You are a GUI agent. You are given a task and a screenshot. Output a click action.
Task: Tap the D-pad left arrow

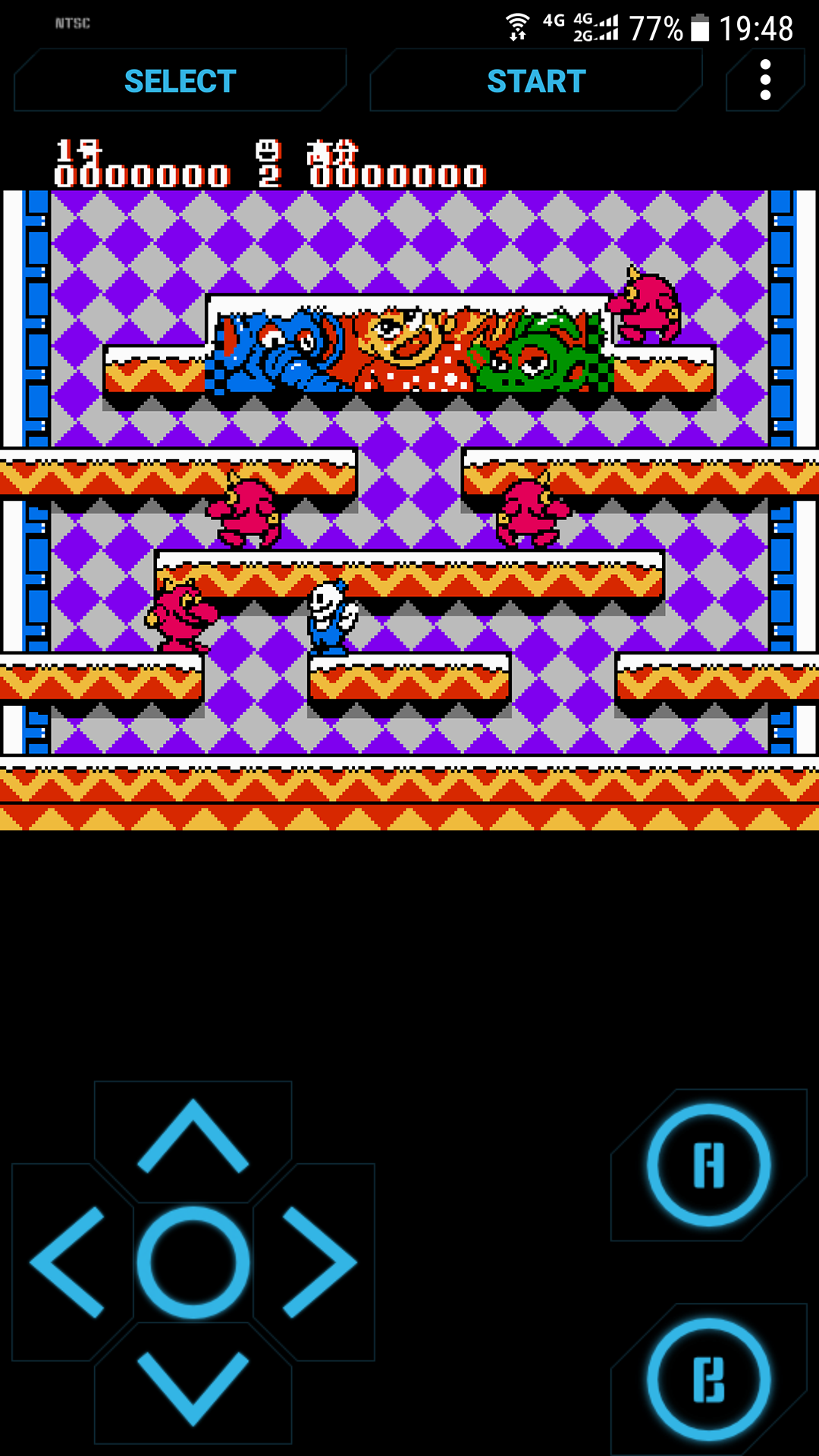click(x=68, y=1262)
